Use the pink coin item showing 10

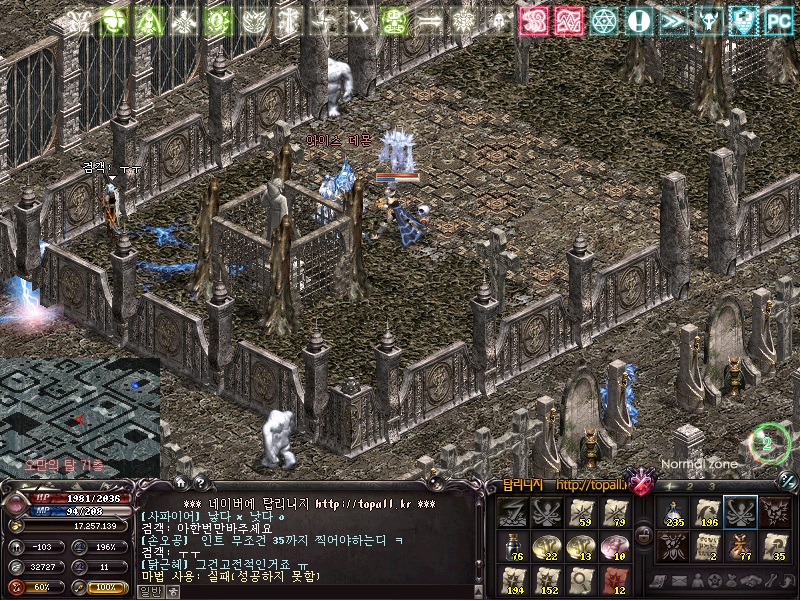pos(614,546)
